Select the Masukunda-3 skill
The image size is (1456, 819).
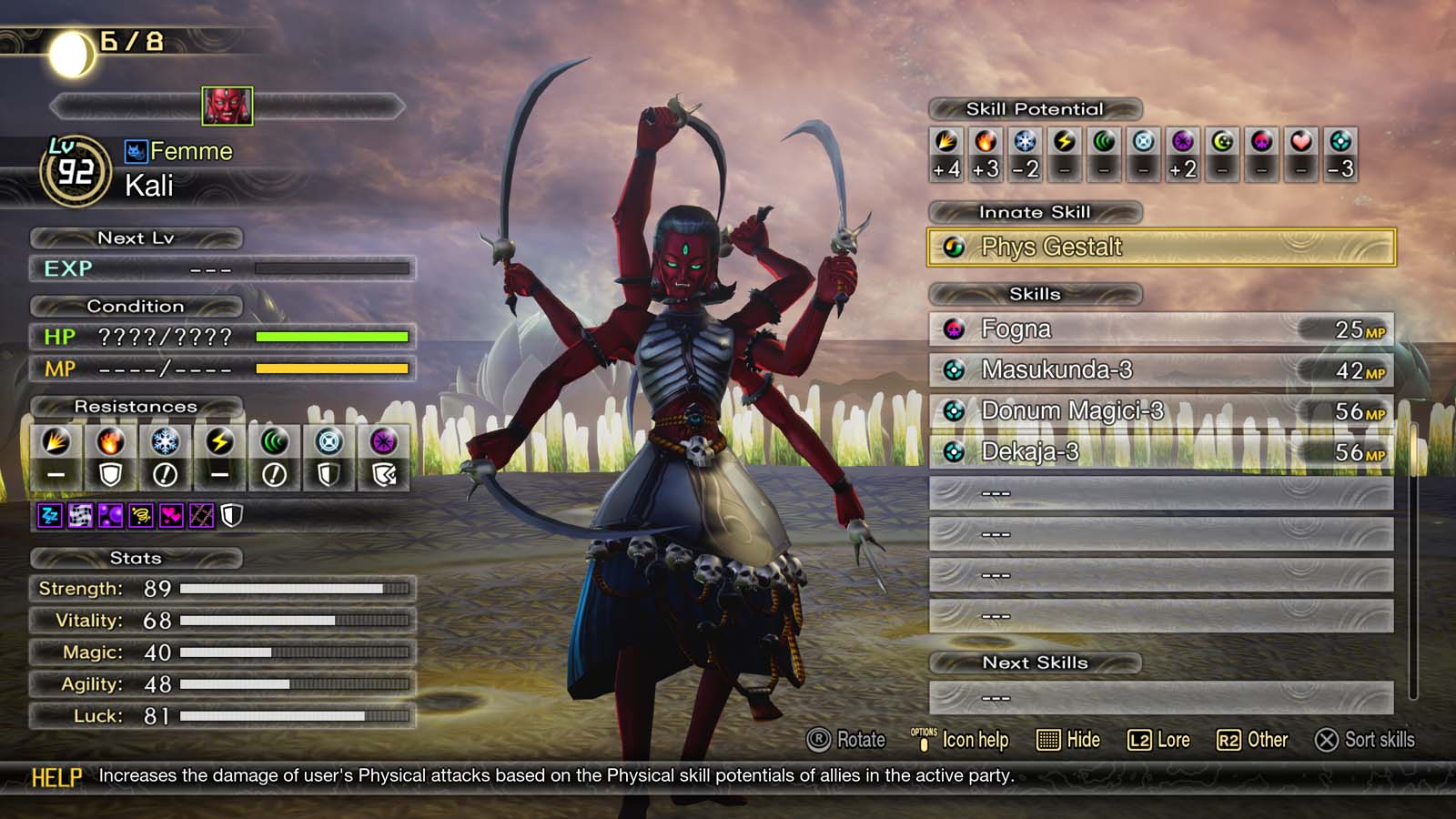pos(1160,370)
